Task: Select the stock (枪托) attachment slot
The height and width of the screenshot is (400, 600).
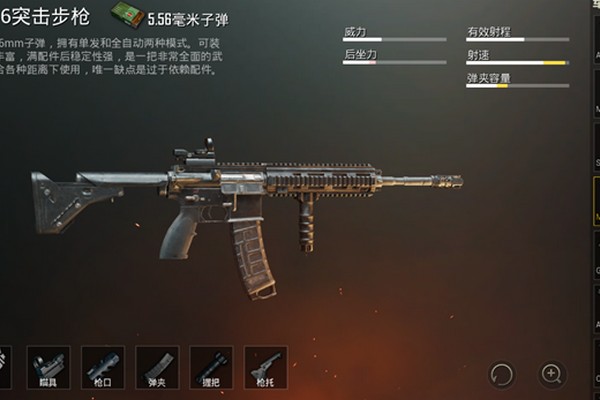Action: [265, 365]
